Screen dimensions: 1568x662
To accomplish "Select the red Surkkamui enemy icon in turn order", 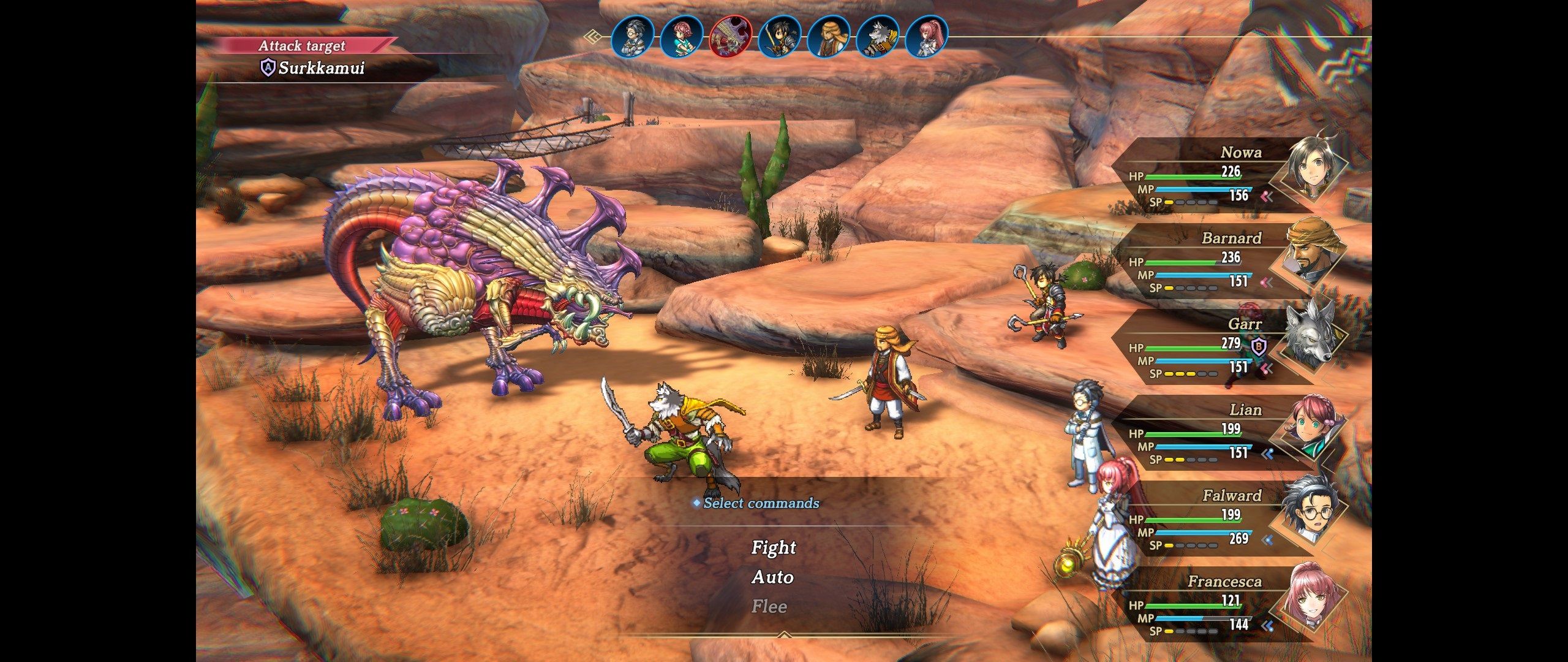I will [x=731, y=38].
